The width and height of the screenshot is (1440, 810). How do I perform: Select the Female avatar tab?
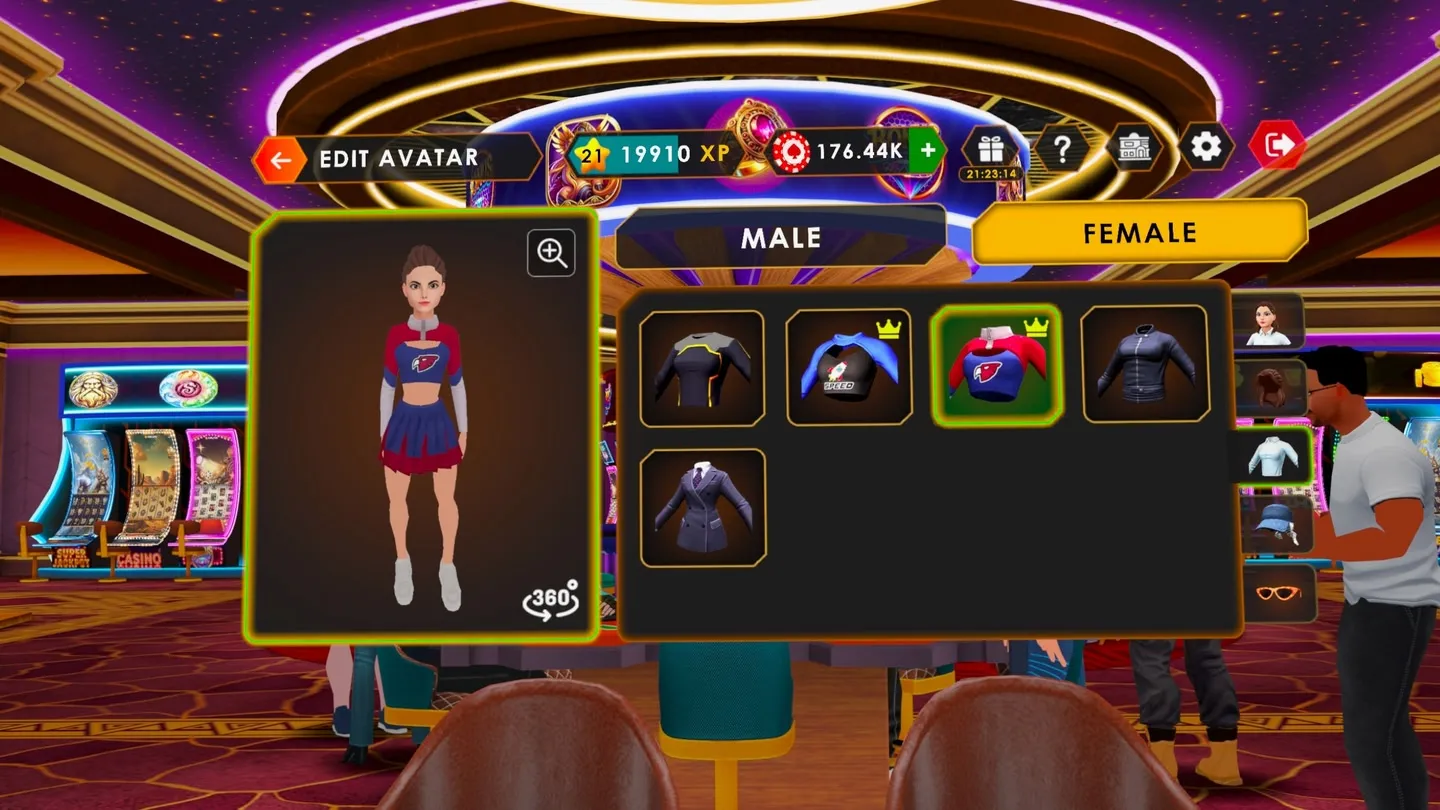[x=1139, y=233]
